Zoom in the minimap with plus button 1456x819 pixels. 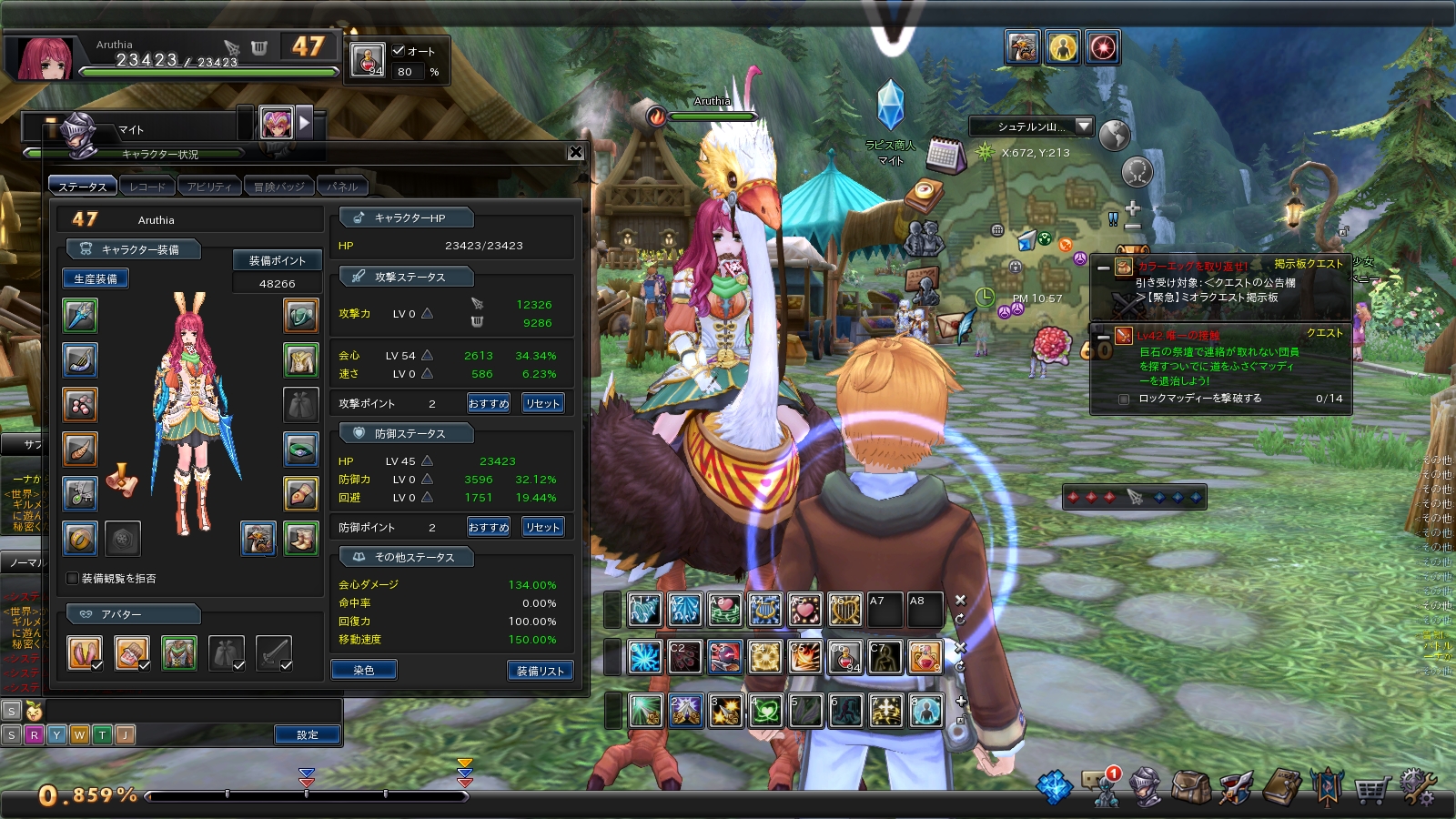tap(1133, 208)
